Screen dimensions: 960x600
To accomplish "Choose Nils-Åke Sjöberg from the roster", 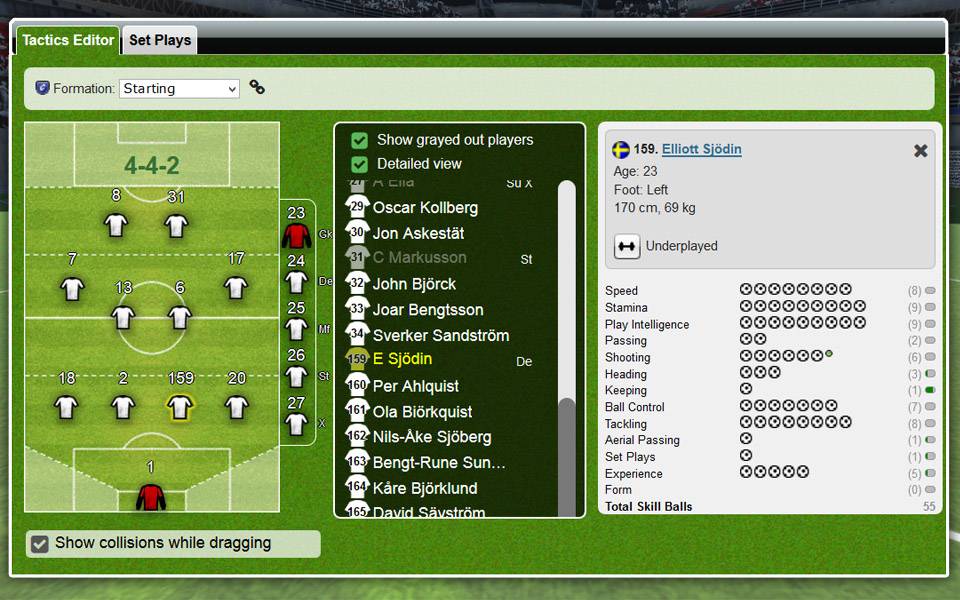I will 432,437.
